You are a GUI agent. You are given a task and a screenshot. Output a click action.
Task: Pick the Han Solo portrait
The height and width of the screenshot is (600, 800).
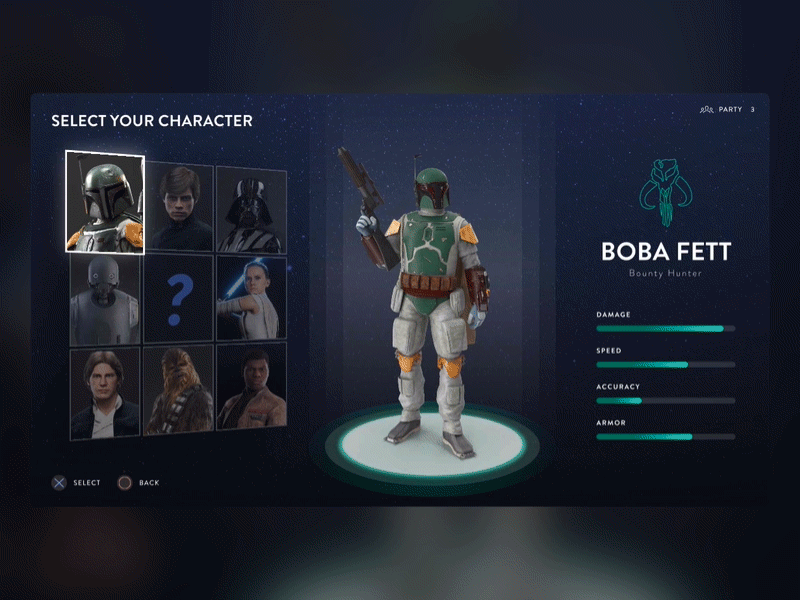click(x=105, y=391)
